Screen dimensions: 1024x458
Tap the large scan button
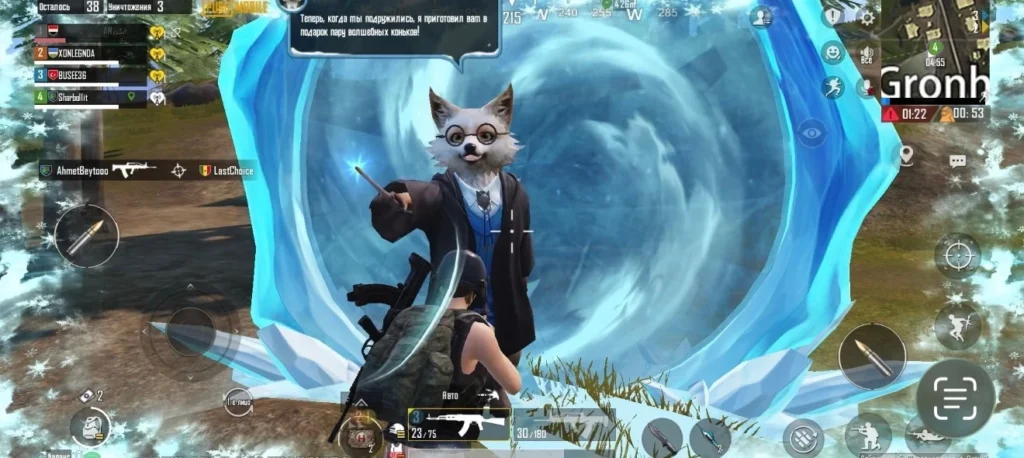pyautogui.click(x=955, y=398)
